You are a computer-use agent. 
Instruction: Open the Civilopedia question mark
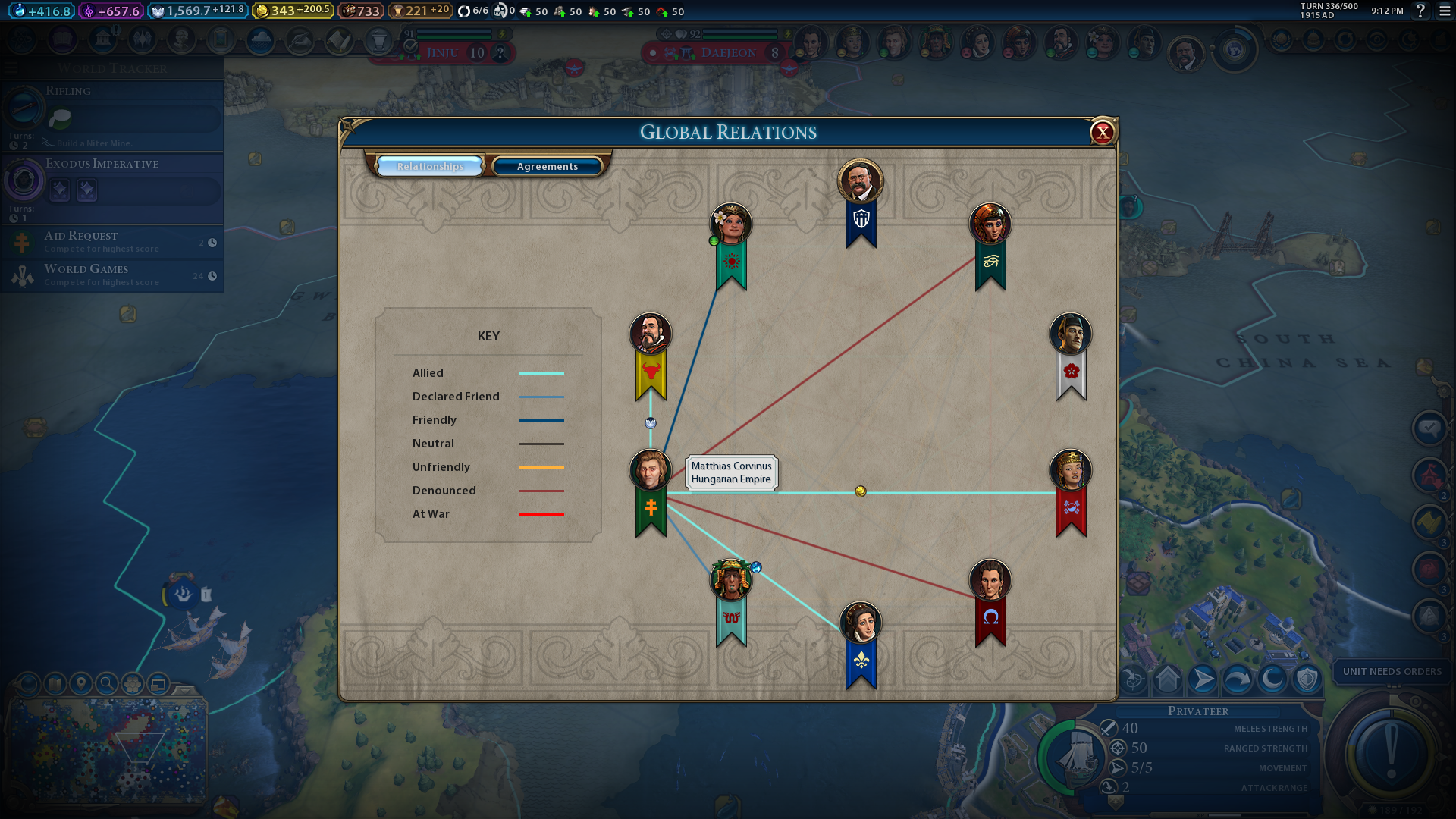[1421, 11]
